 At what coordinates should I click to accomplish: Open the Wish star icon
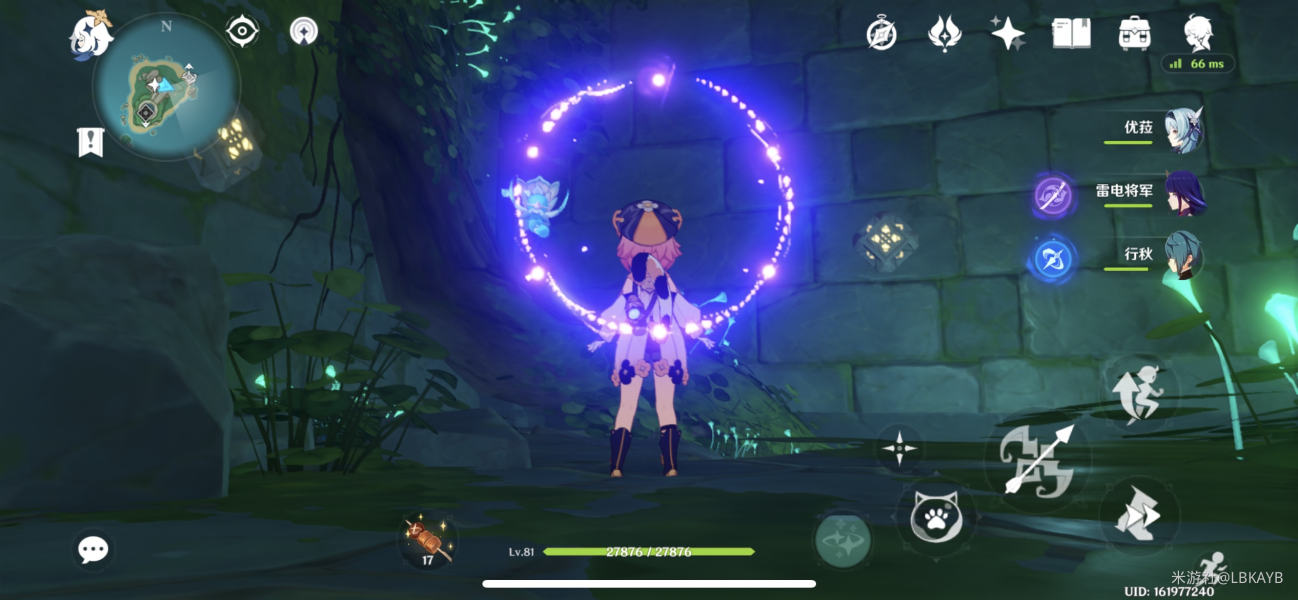[1007, 34]
